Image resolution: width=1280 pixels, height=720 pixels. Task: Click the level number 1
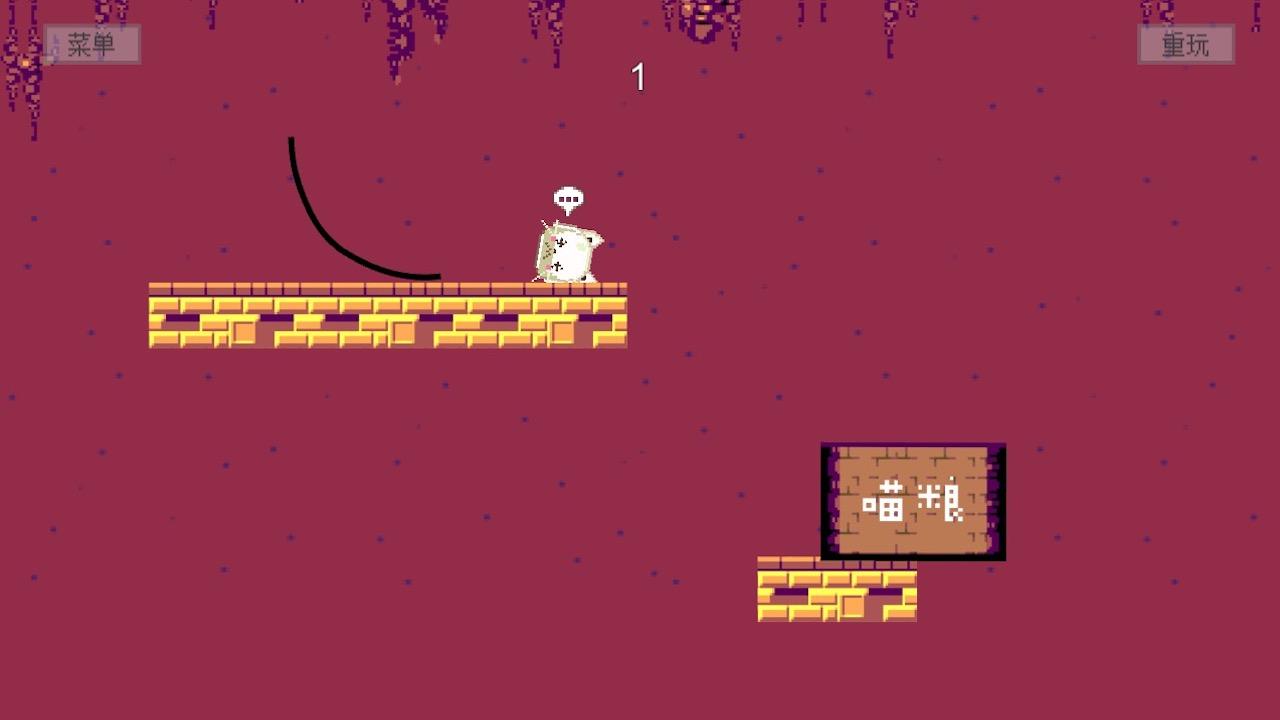click(638, 75)
